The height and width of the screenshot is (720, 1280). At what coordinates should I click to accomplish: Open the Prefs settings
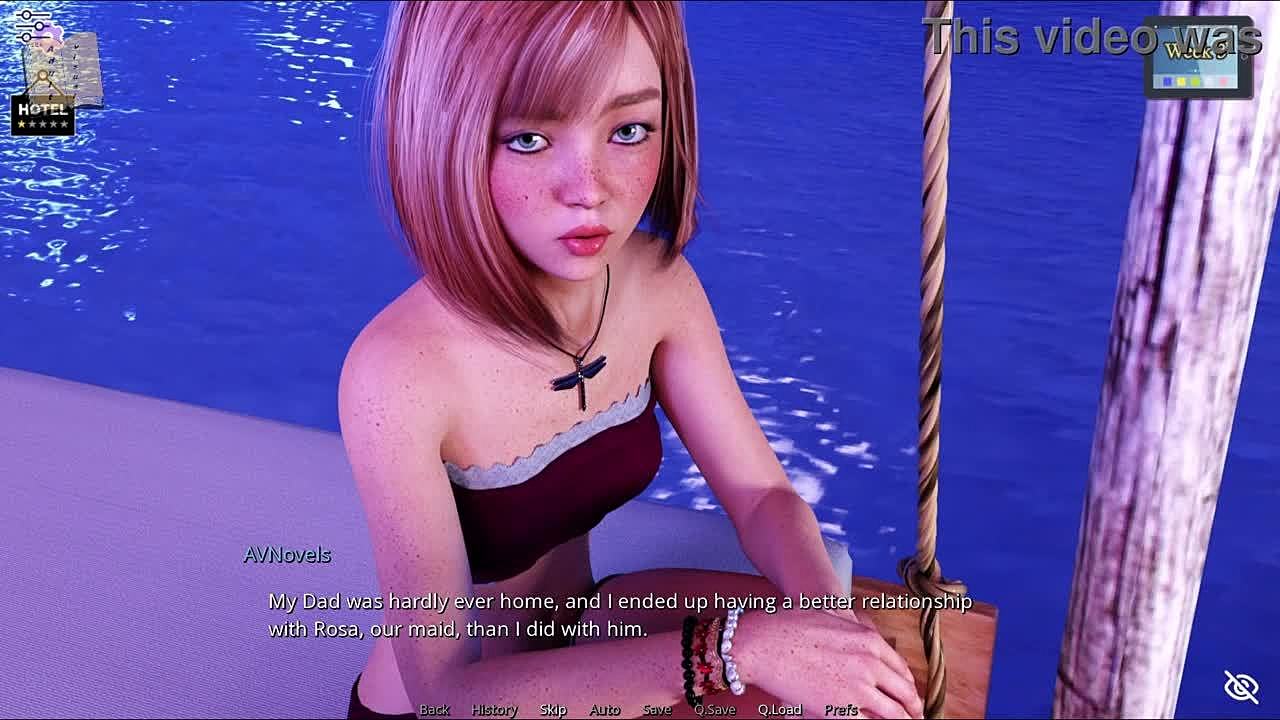coord(841,709)
